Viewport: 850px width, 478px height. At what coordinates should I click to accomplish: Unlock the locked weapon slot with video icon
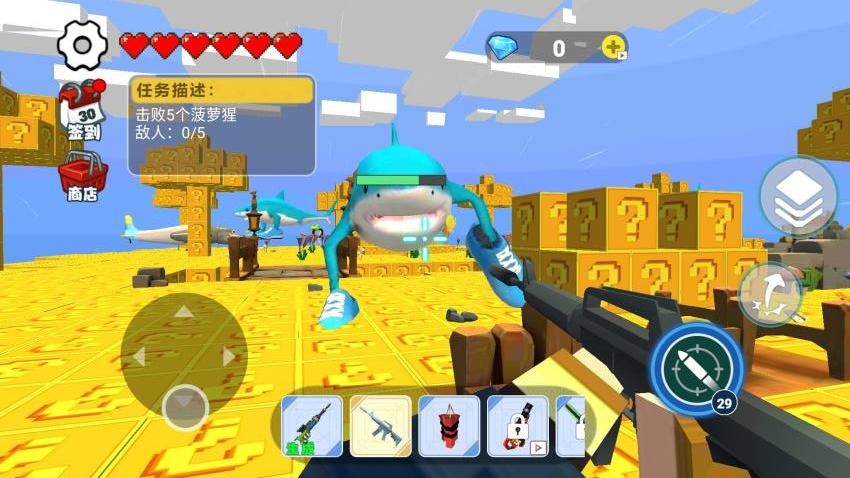point(517,426)
